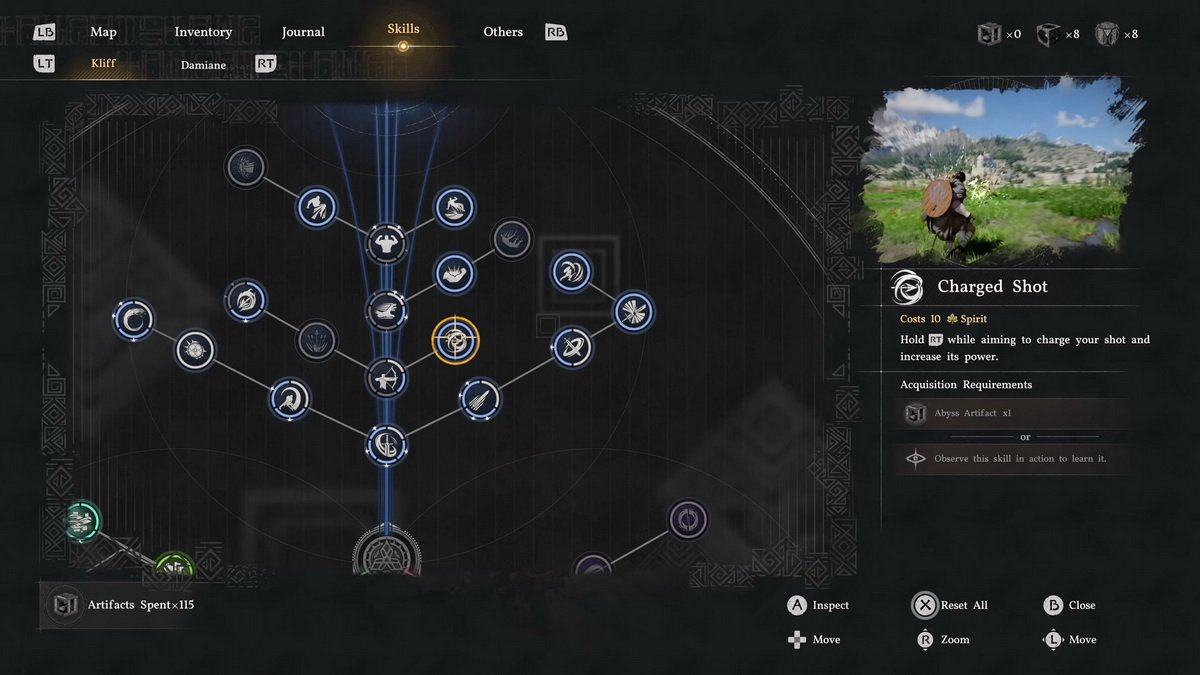Select the highlighted Charged Shot skill node

pyautogui.click(x=455, y=342)
